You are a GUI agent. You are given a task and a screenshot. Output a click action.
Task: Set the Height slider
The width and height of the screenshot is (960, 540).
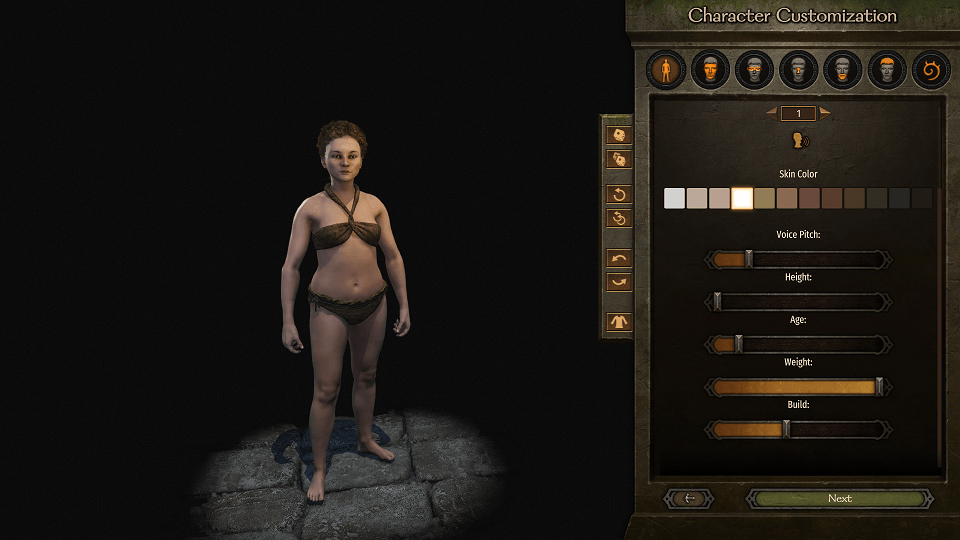coord(717,302)
